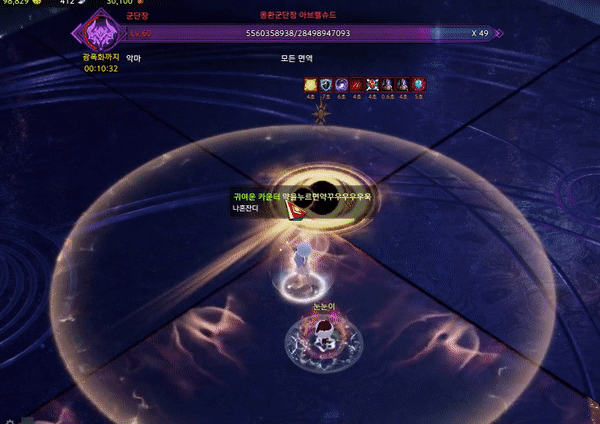The width and height of the screenshot is (600, 424).
Task: Select the yellow glowing debuff icon
Action: (x=310, y=87)
